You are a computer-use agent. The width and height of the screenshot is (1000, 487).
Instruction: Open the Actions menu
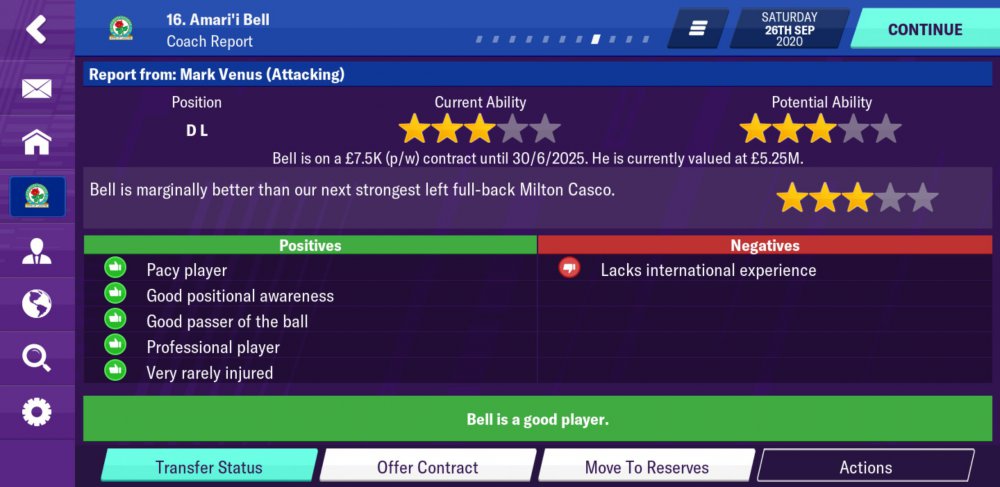[x=865, y=467]
